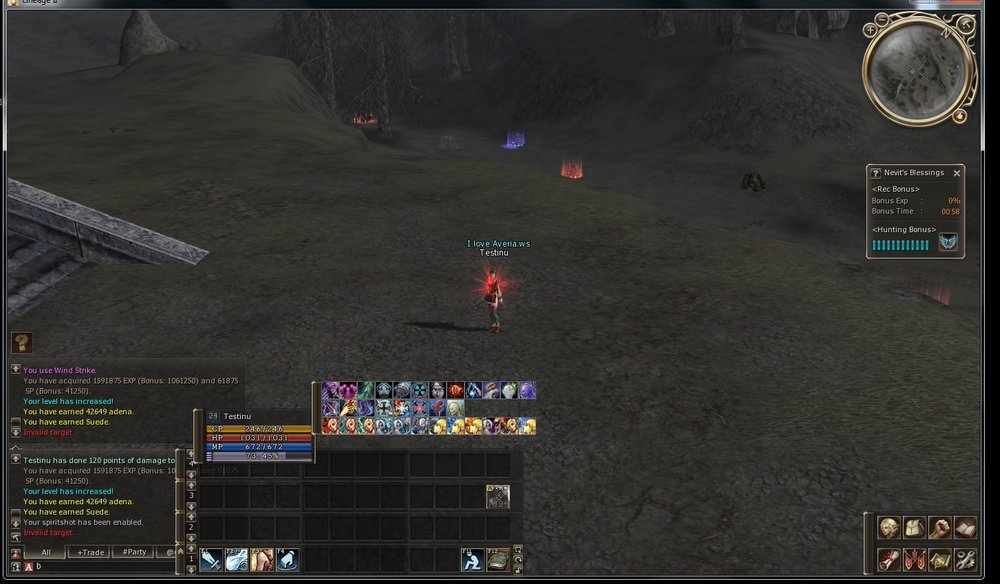Open the inventory bag icon
Image resolution: width=1000 pixels, height=584 pixels.
coord(914,528)
